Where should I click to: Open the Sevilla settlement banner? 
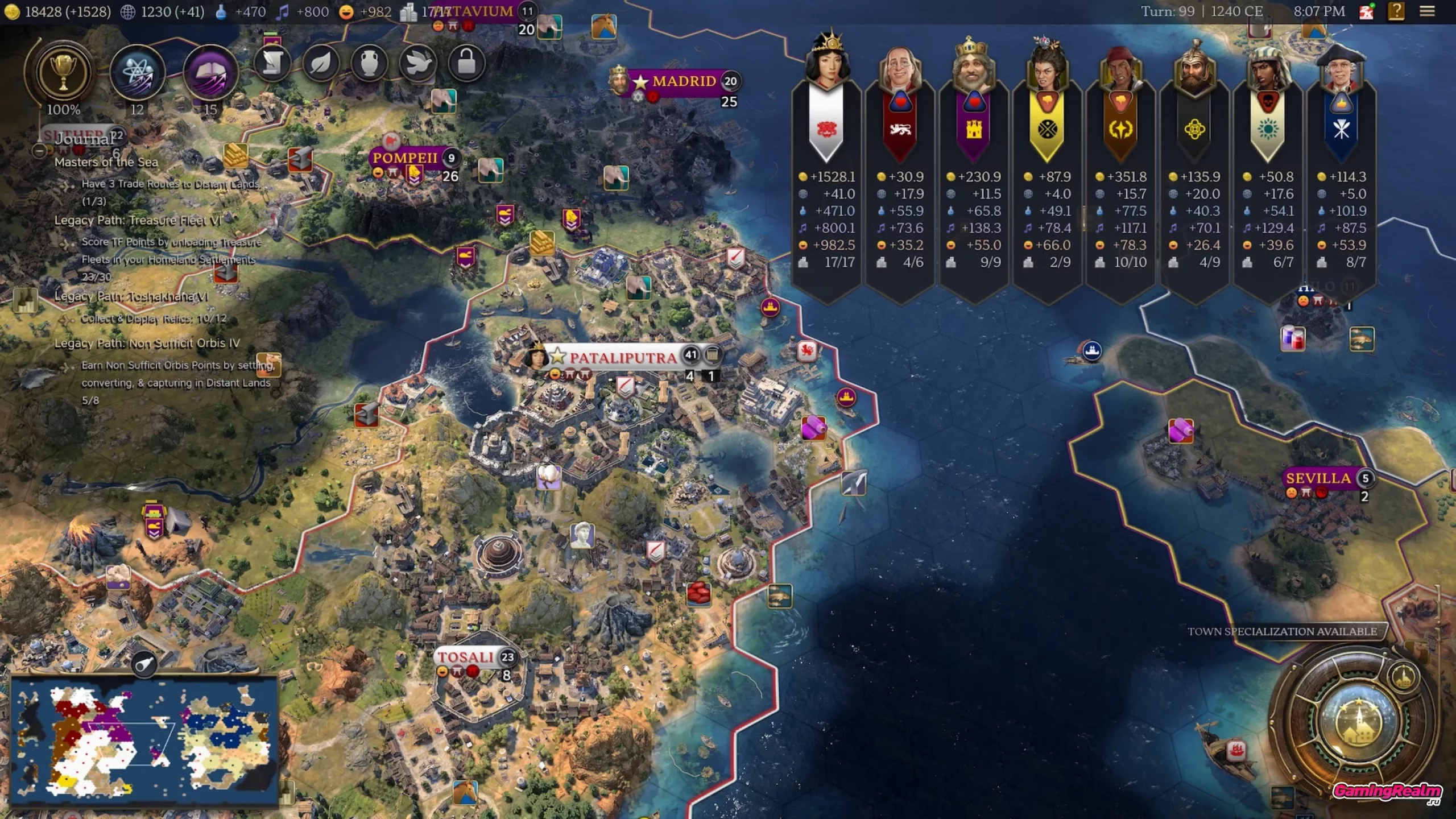(1319, 478)
